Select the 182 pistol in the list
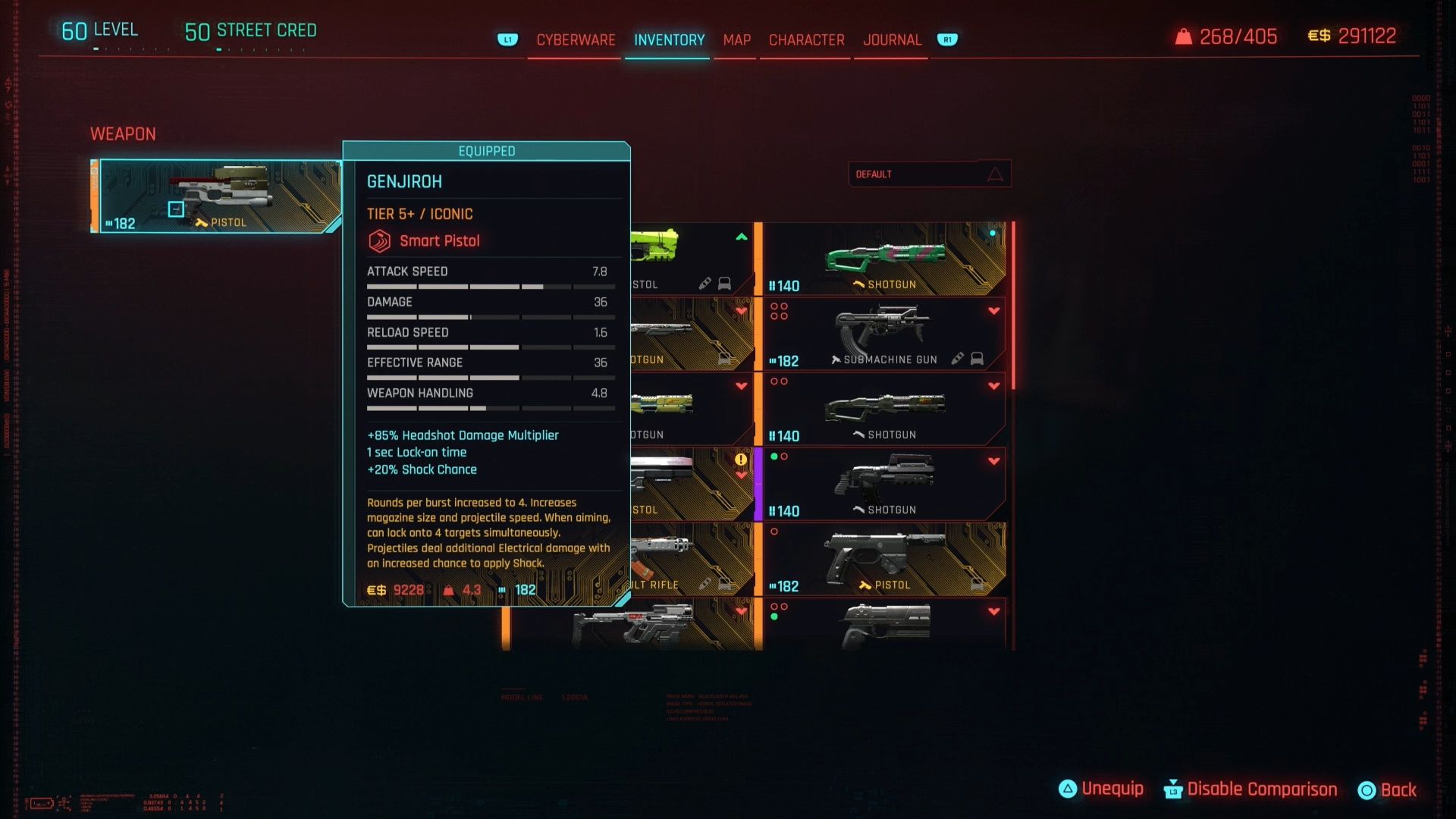The width and height of the screenshot is (1456, 819). [x=884, y=559]
